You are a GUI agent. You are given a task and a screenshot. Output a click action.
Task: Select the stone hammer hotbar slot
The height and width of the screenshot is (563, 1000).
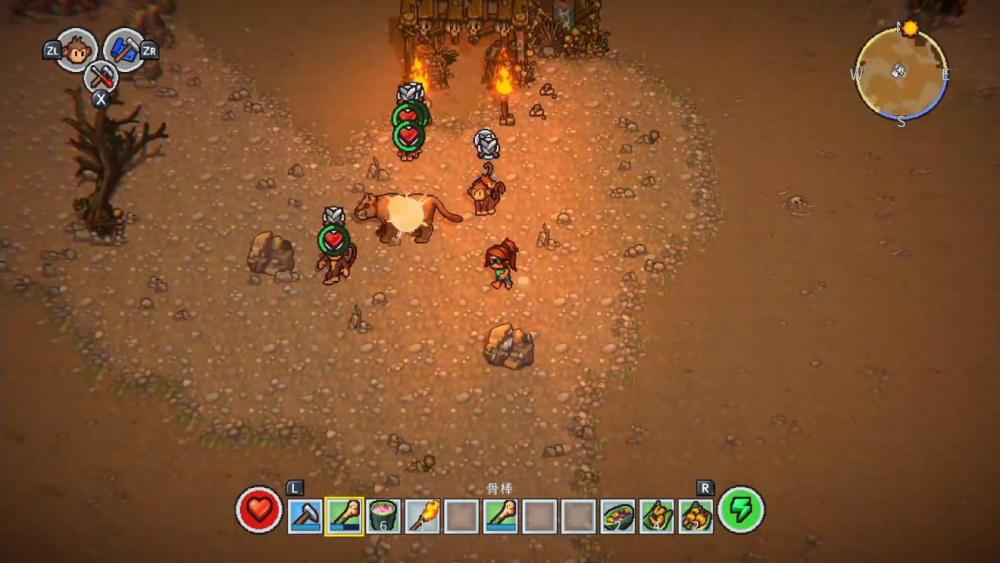[305, 516]
